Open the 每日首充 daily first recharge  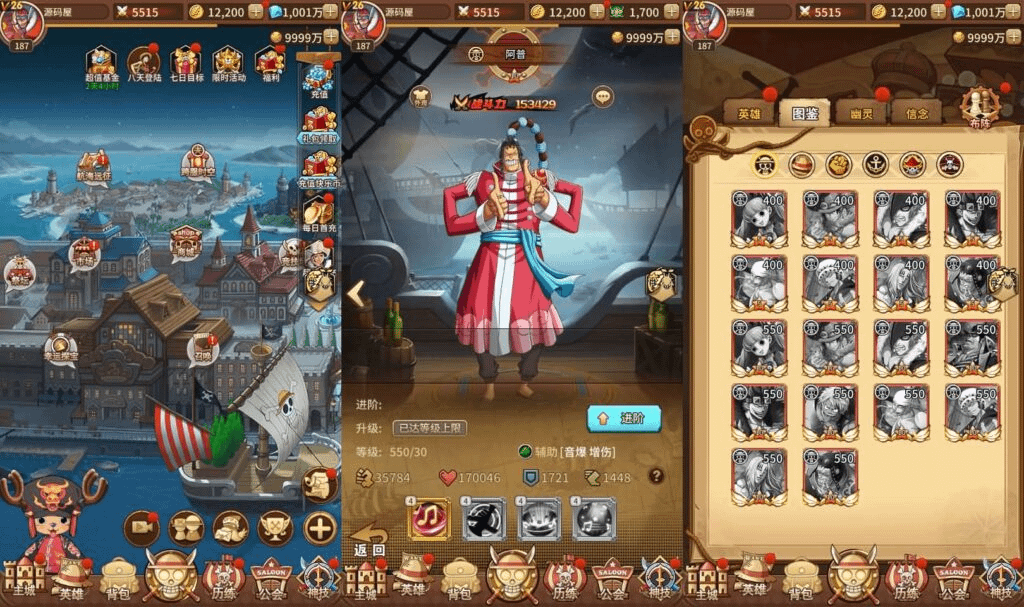point(319,213)
